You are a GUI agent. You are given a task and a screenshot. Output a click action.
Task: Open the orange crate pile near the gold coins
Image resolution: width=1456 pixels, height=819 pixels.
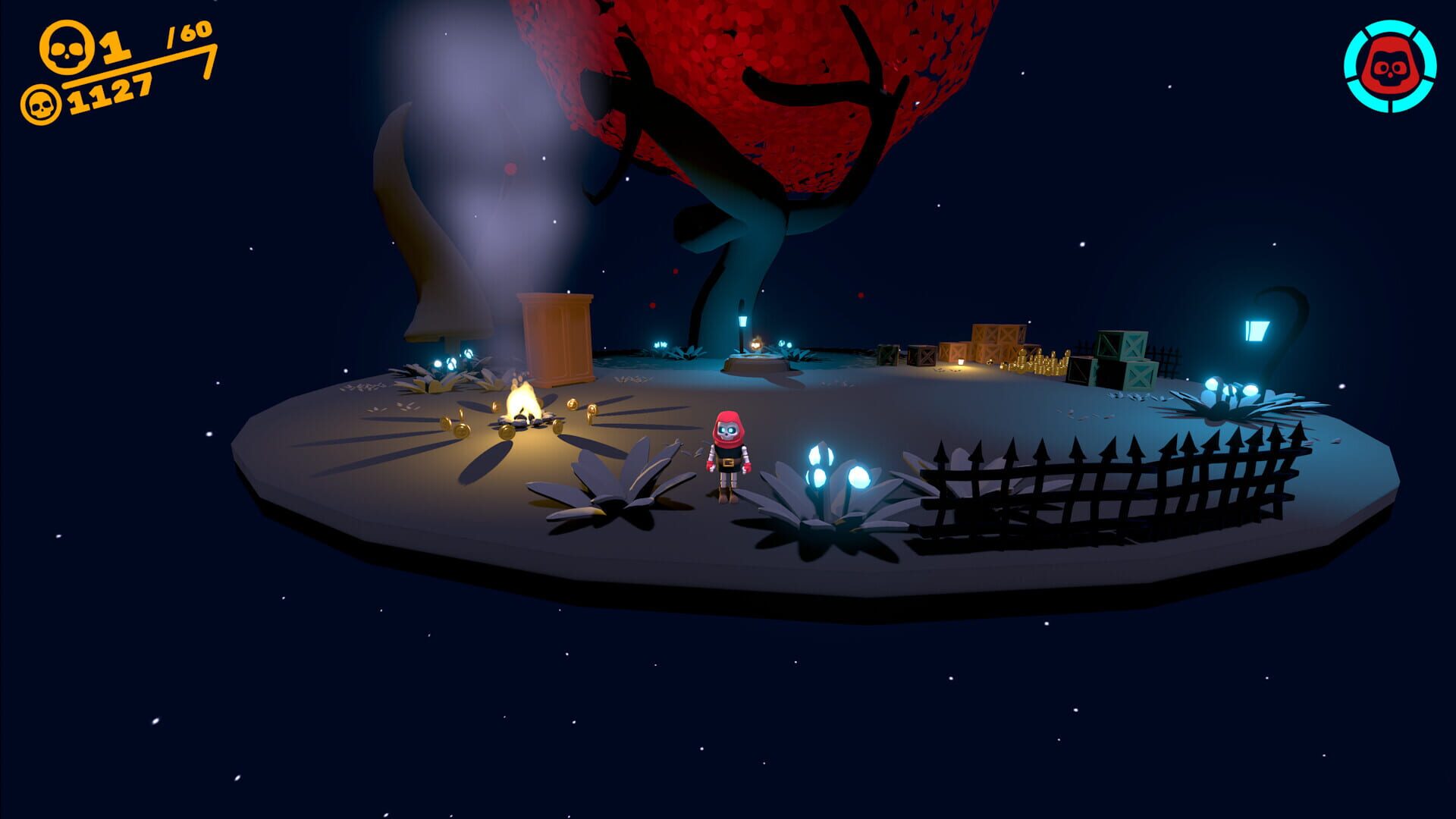(x=993, y=341)
